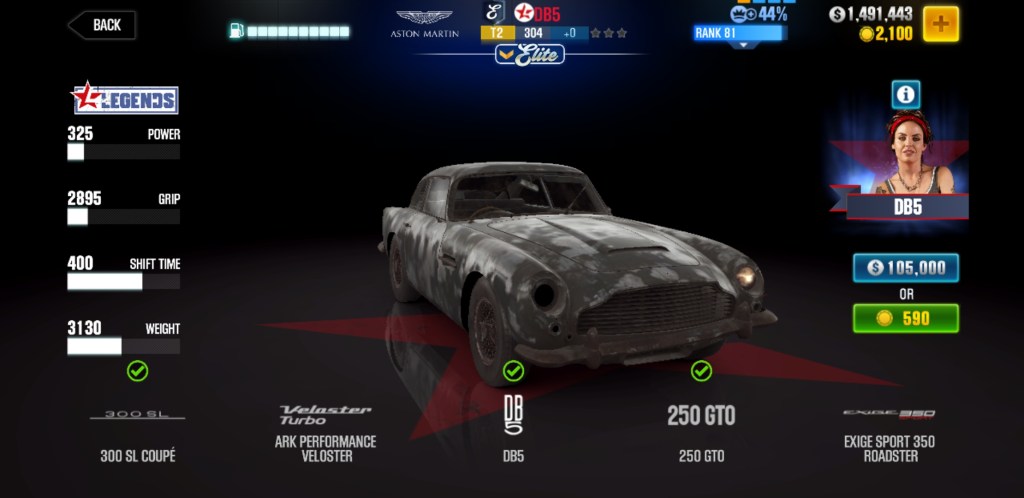Buy the DB5 for $105,000 cash

(x=905, y=268)
